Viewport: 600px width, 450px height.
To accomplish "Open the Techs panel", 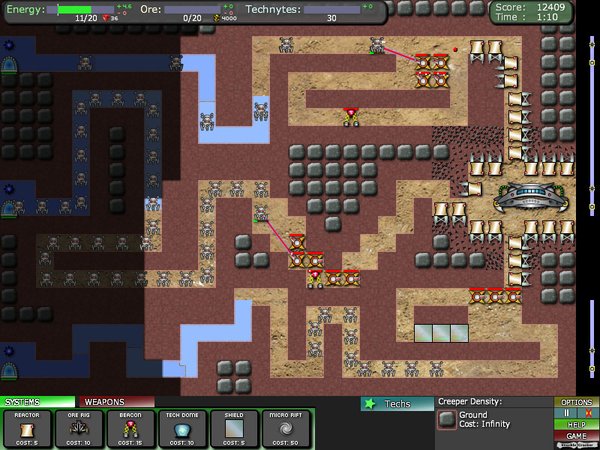I will click(x=396, y=404).
